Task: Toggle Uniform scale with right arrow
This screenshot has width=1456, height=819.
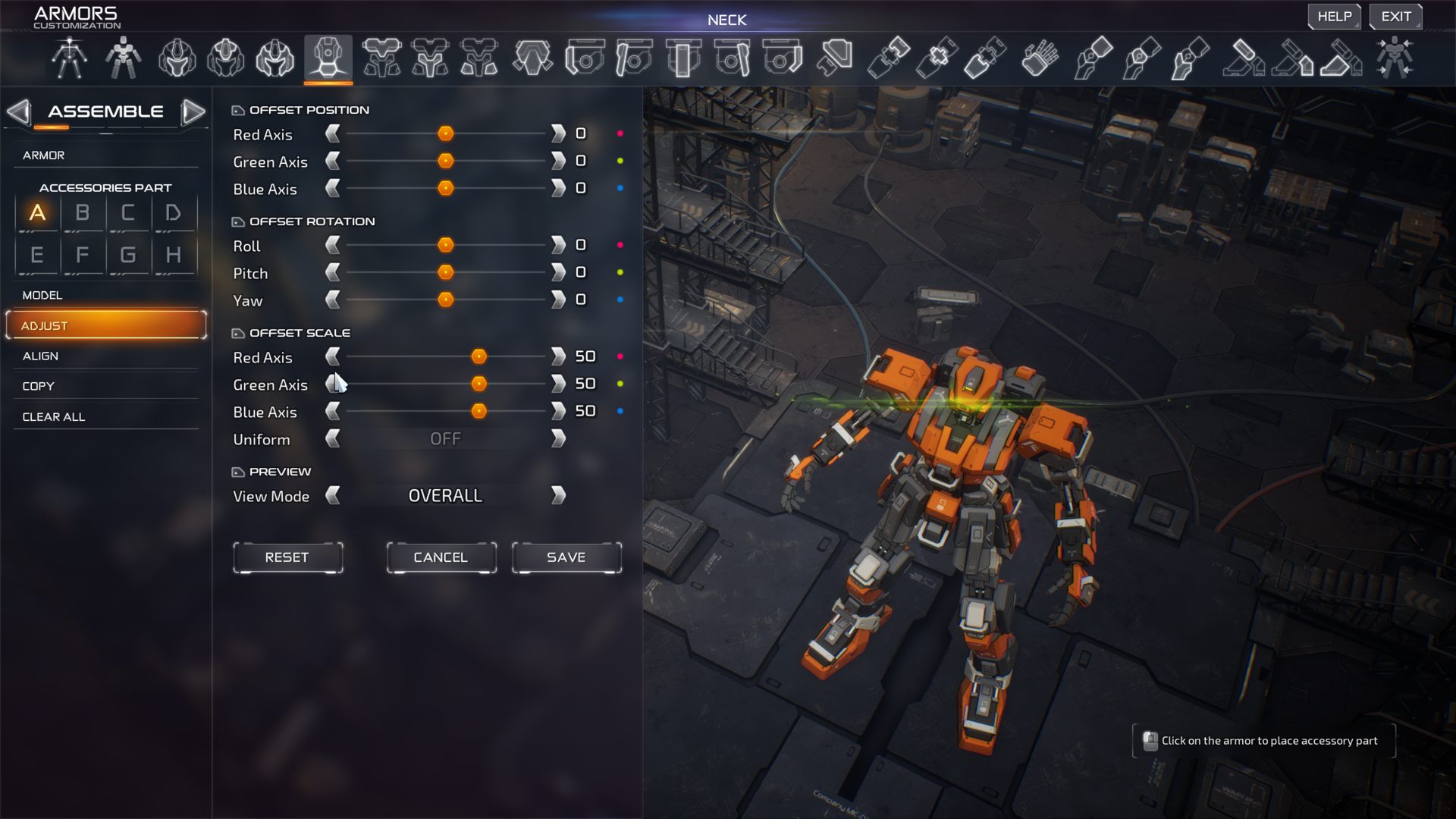Action: [x=558, y=438]
